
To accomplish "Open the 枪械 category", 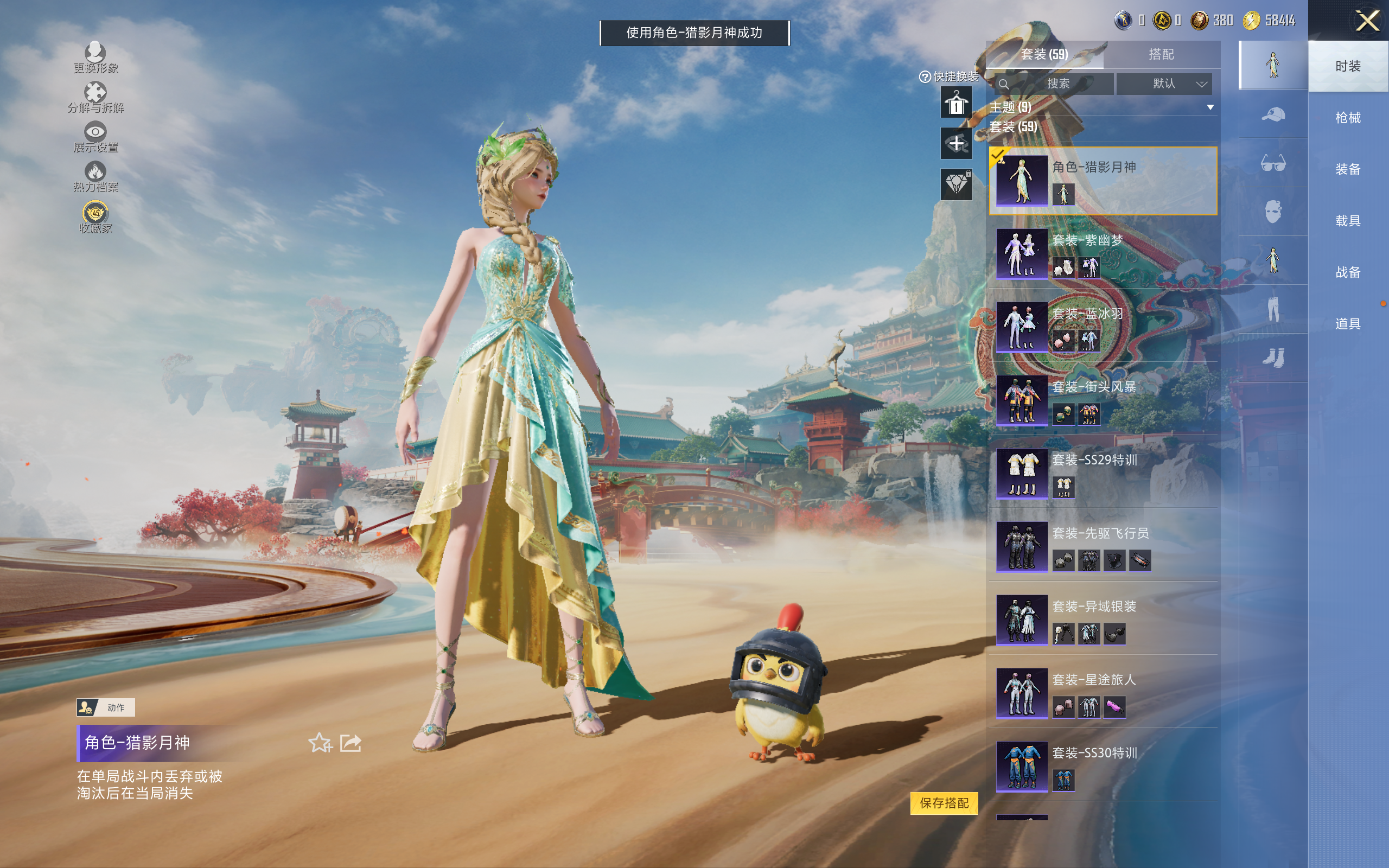I will click(1347, 118).
